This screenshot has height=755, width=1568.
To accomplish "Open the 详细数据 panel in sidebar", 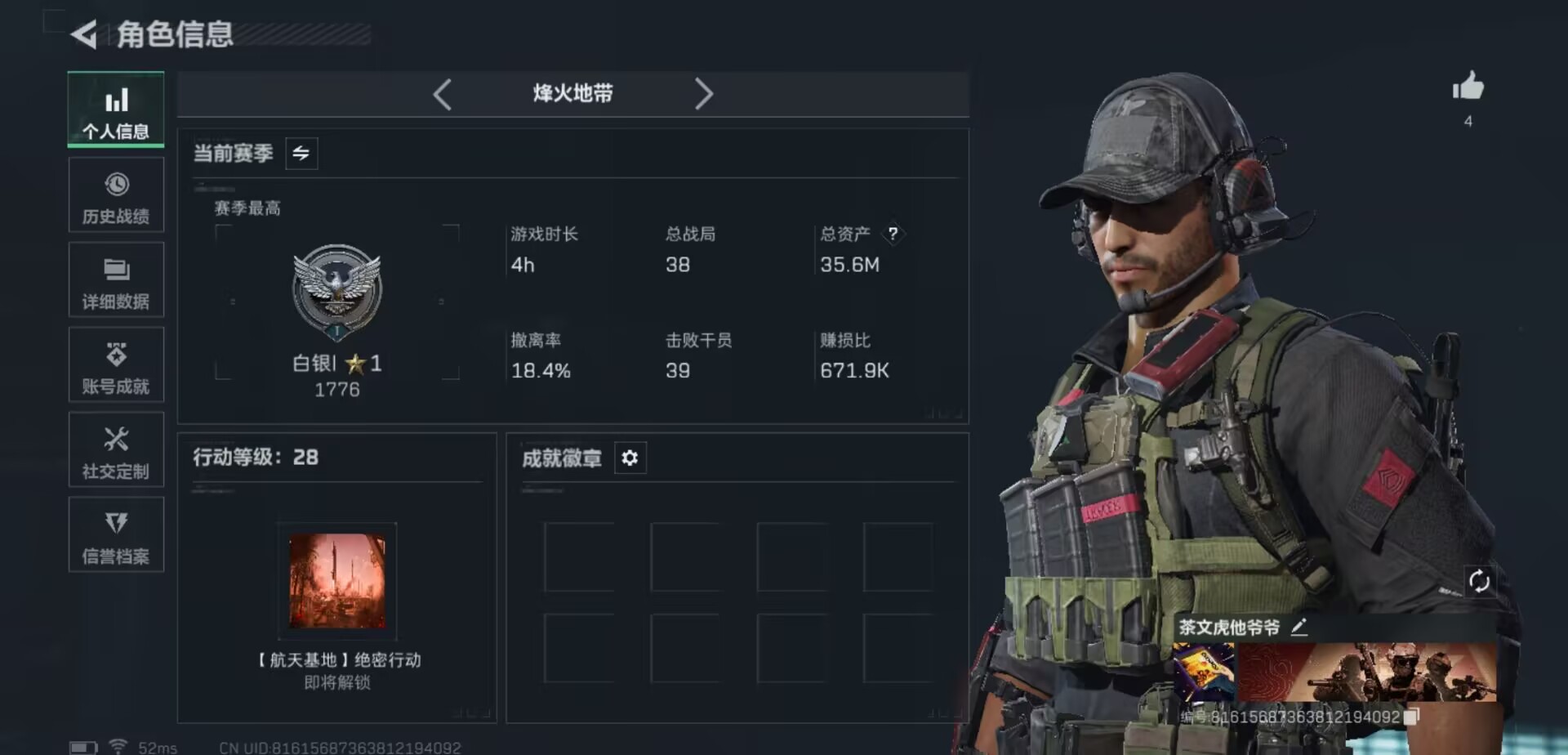I will (116, 280).
